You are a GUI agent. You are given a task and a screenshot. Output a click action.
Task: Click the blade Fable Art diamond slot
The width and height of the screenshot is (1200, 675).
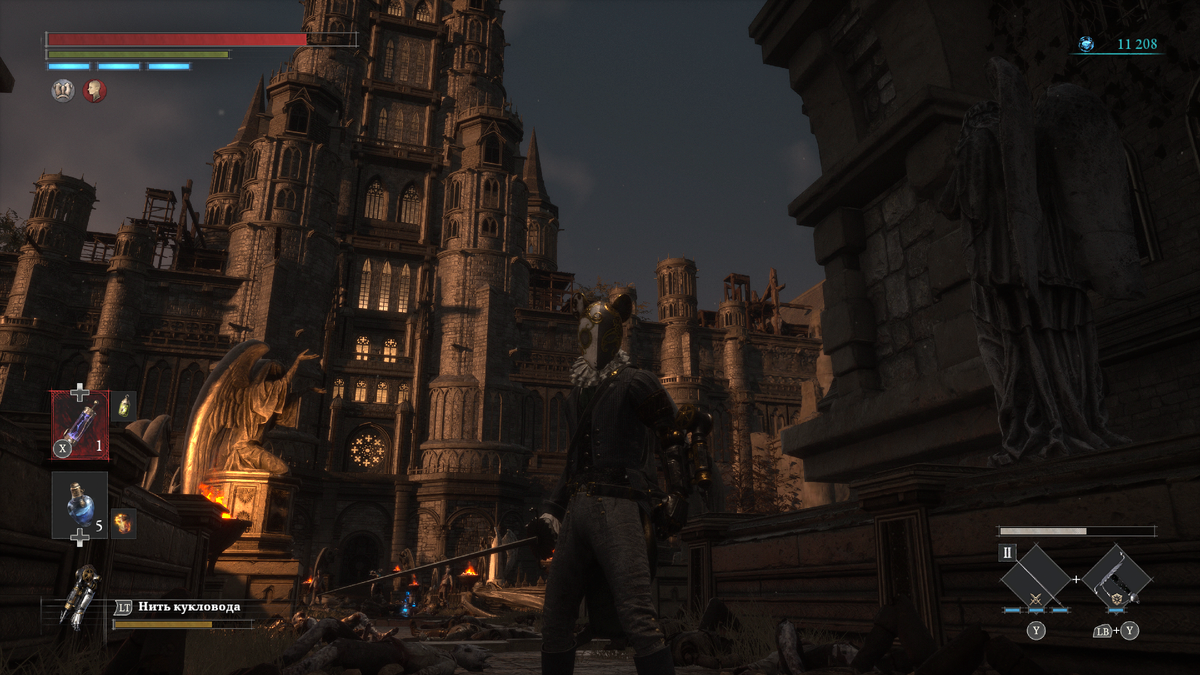(1036, 578)
